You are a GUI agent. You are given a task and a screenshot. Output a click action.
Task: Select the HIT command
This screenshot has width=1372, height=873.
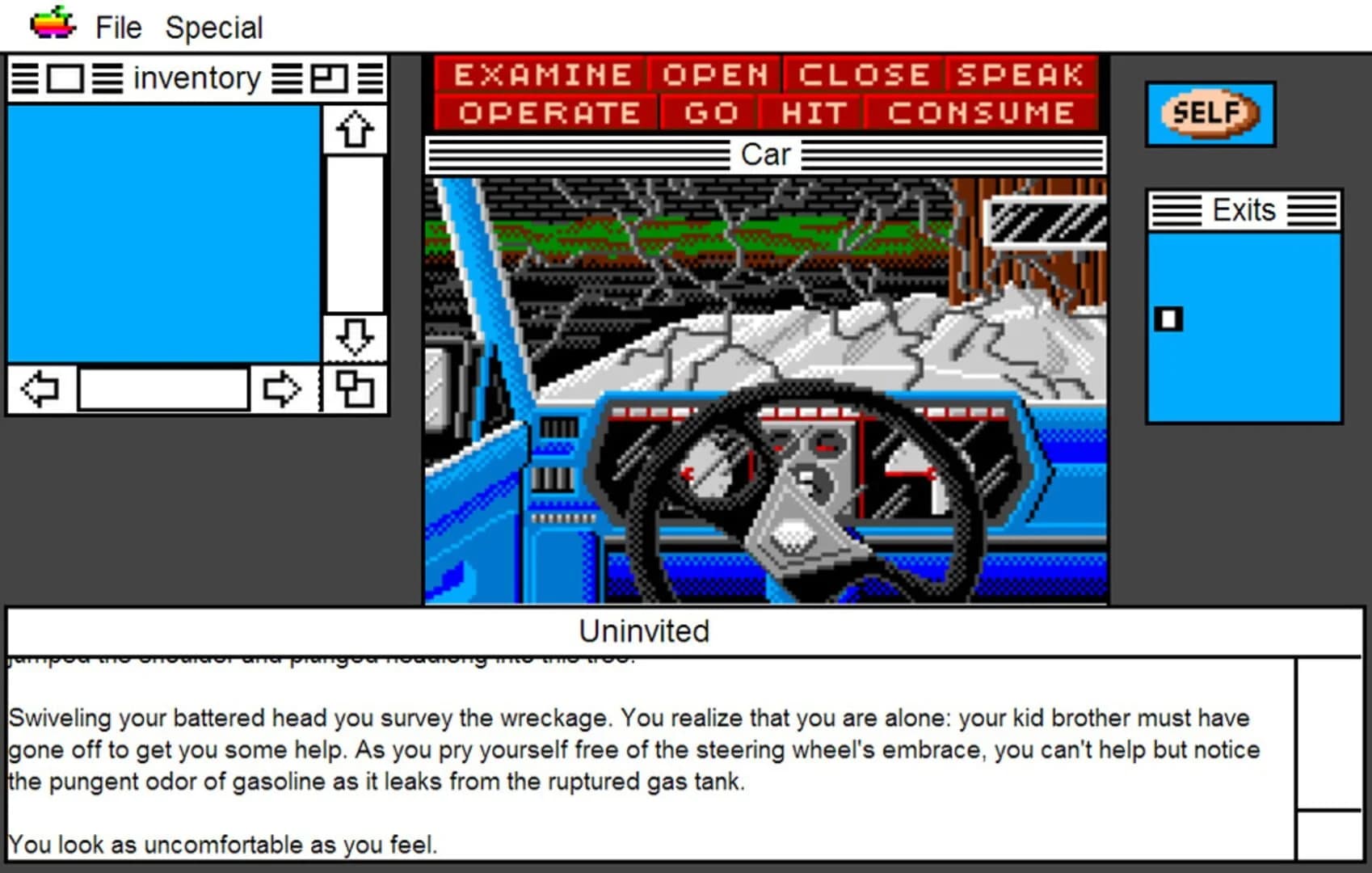coord(812,112)
